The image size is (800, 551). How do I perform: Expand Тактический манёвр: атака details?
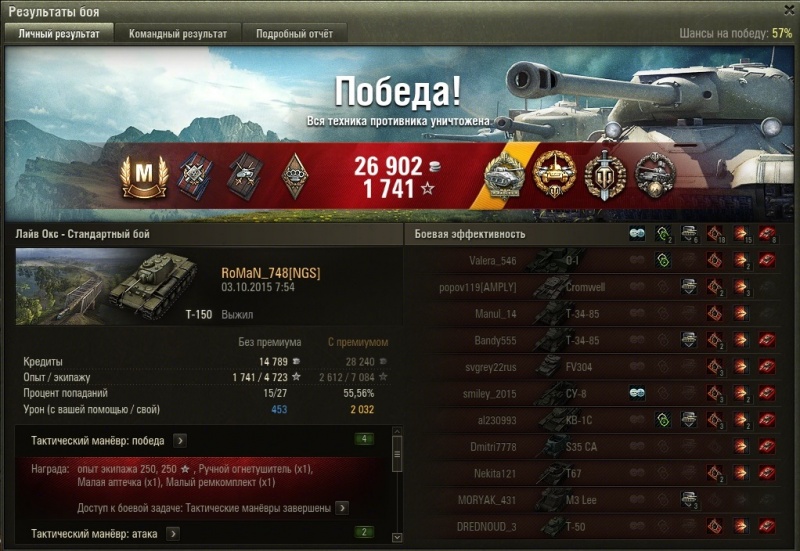click(x=173, y=533)
